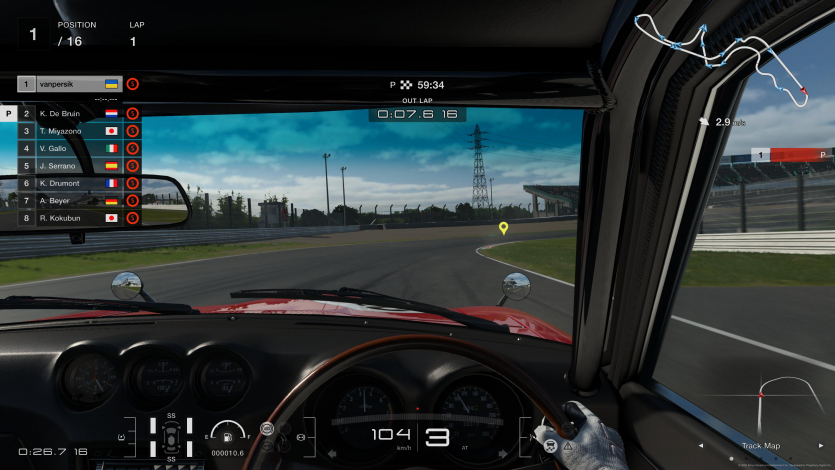Select the tyre wear car diagram
The height and width of the screenshot is (470, 835).
coord(171,436)
